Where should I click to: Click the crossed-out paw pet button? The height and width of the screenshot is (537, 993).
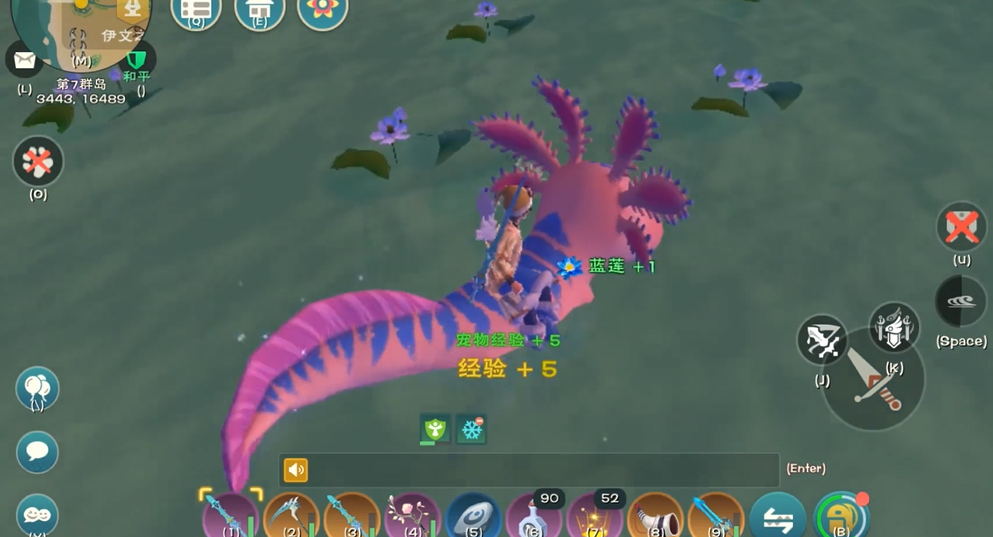(38, 161)
